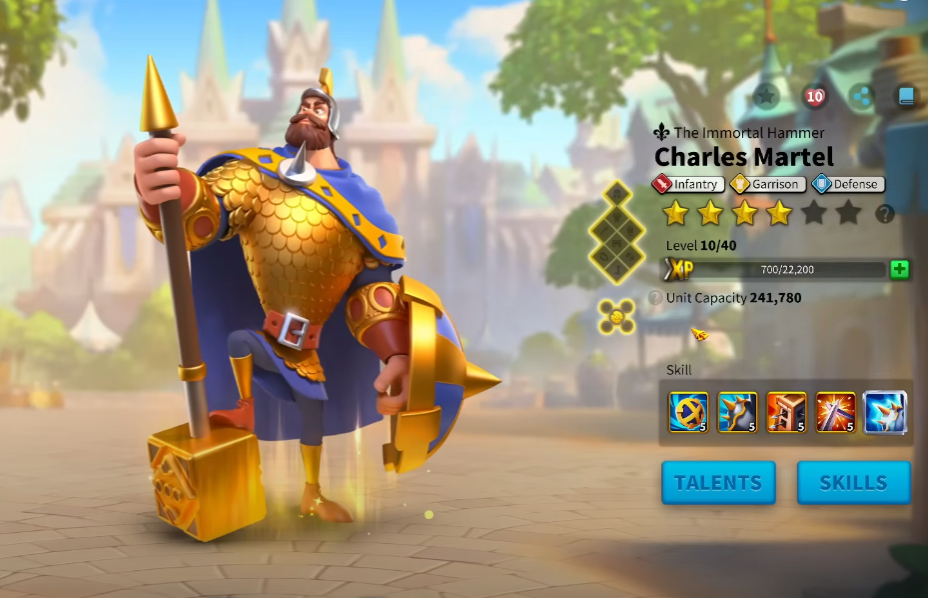Open the commander equipment diamond grid
Screen dimensions: 928x598
tap(617, 232)
